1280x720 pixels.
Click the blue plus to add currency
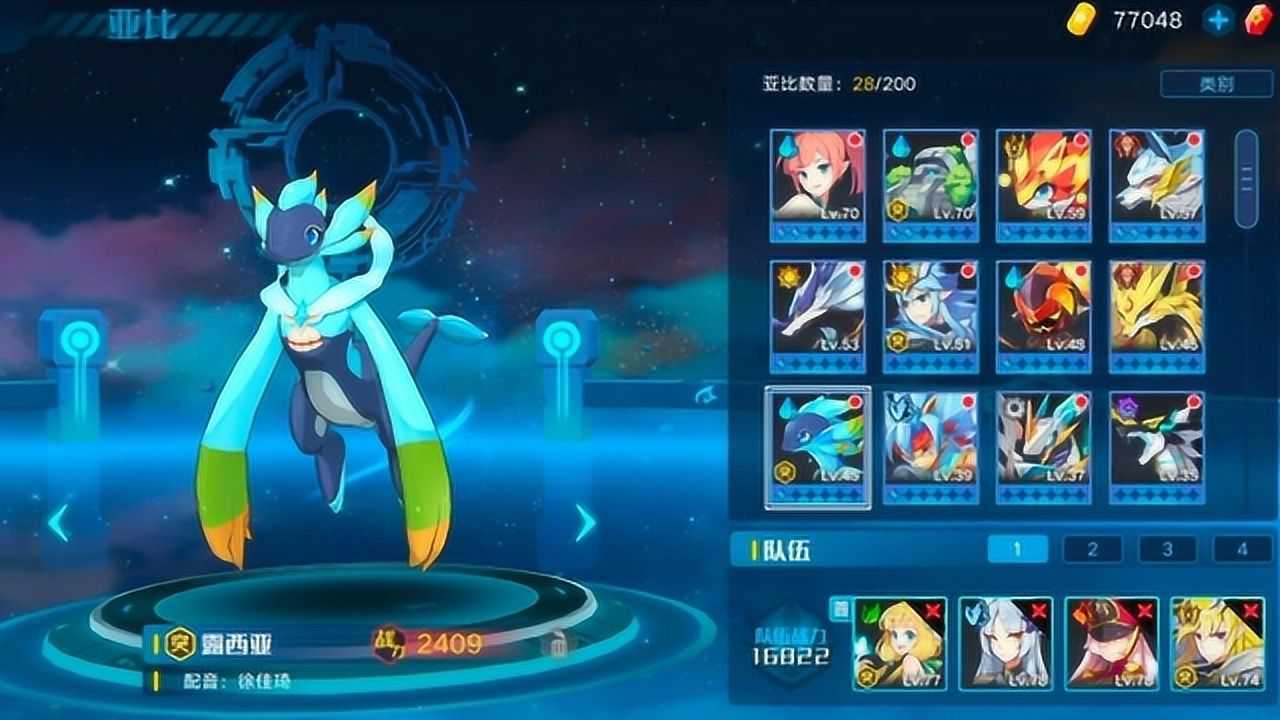pyautogui.click(x=1218, y=18)
